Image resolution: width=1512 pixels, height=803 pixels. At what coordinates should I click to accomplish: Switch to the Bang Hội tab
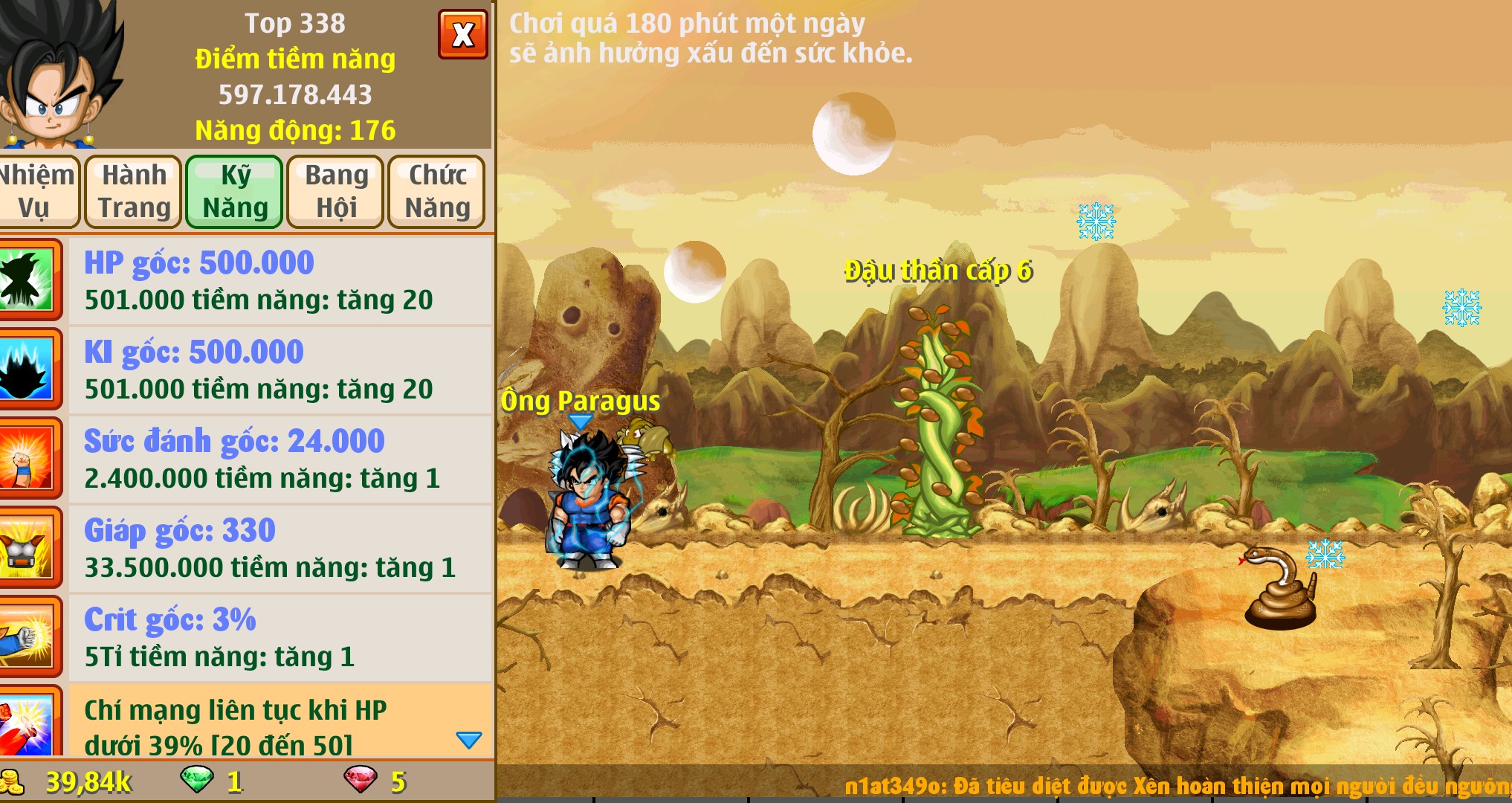point(334,191)
